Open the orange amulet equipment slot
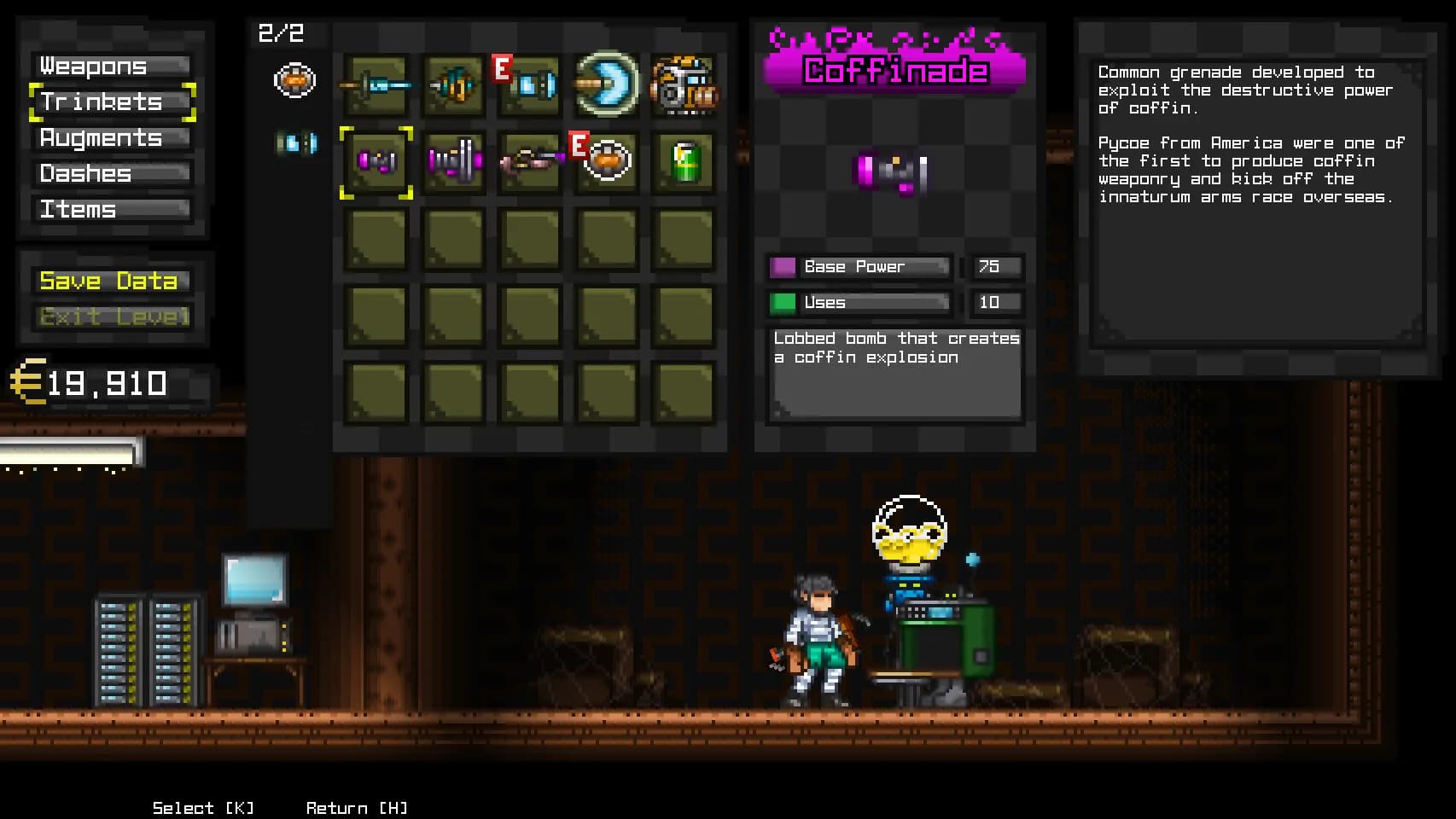This screenshot has height=819, width=1456. coord(294,81)
